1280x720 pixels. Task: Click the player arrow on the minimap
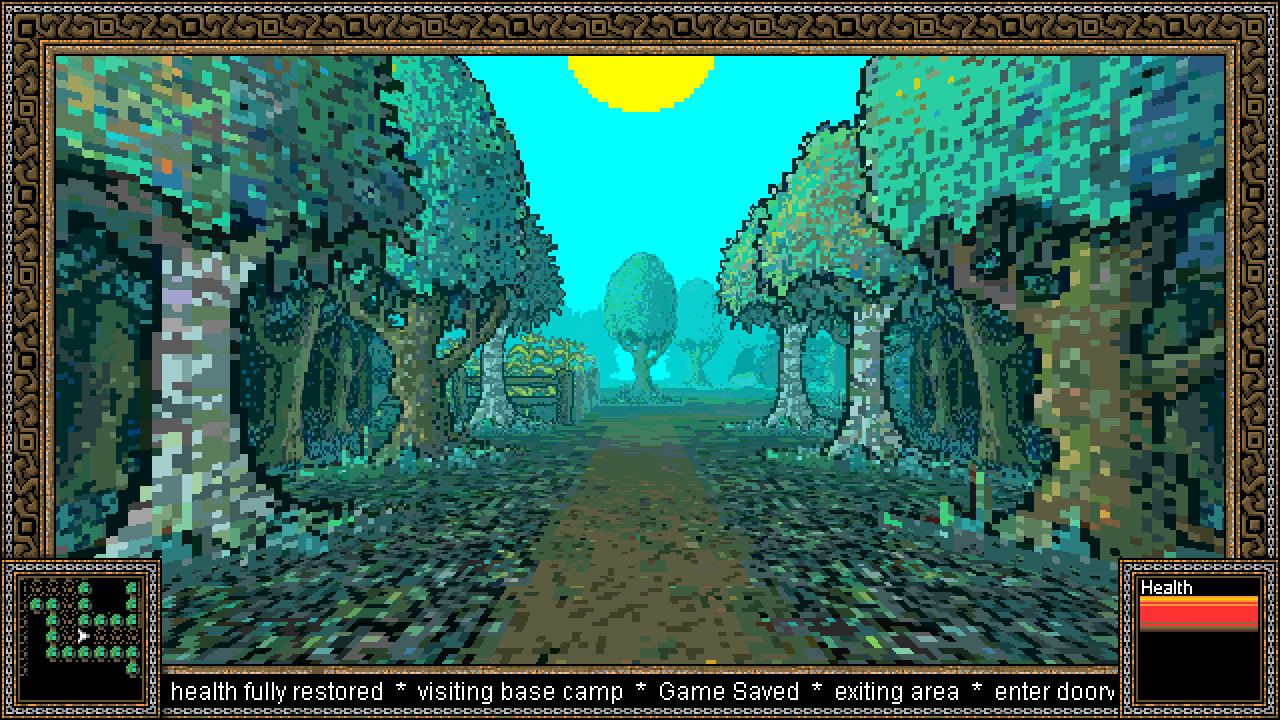click(x=82, y=636)
